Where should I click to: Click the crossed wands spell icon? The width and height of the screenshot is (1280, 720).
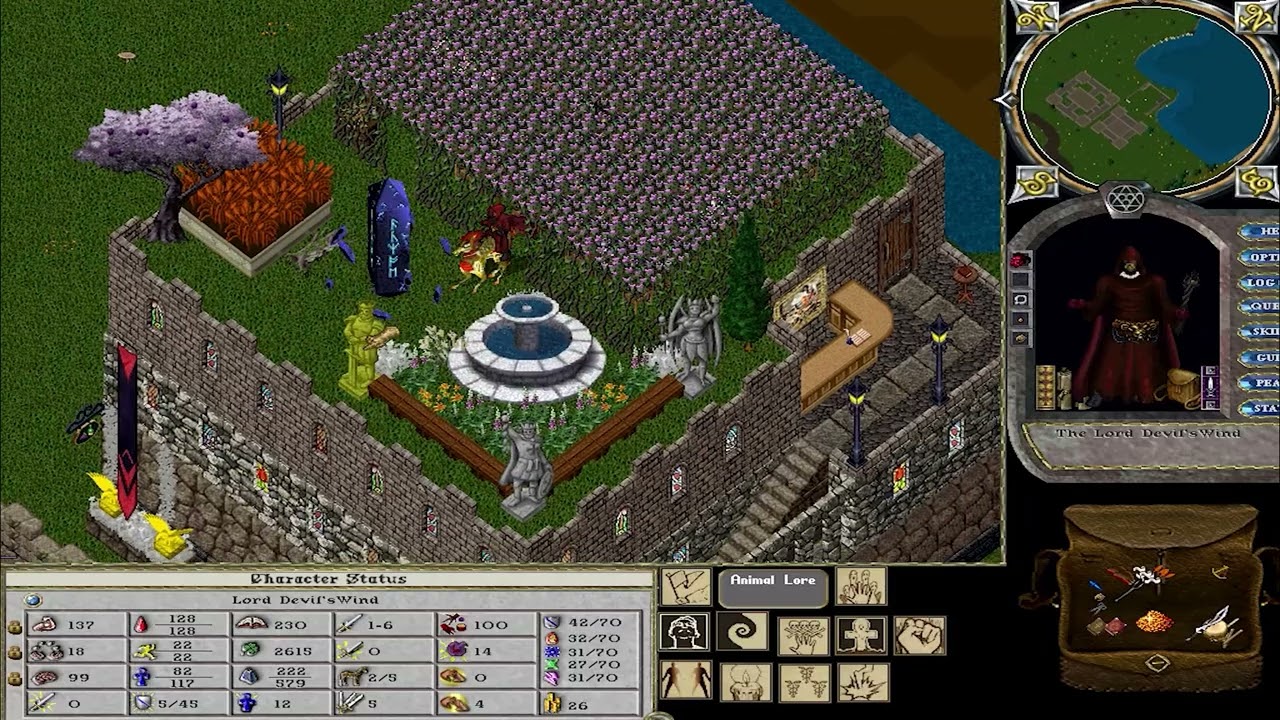805,683
